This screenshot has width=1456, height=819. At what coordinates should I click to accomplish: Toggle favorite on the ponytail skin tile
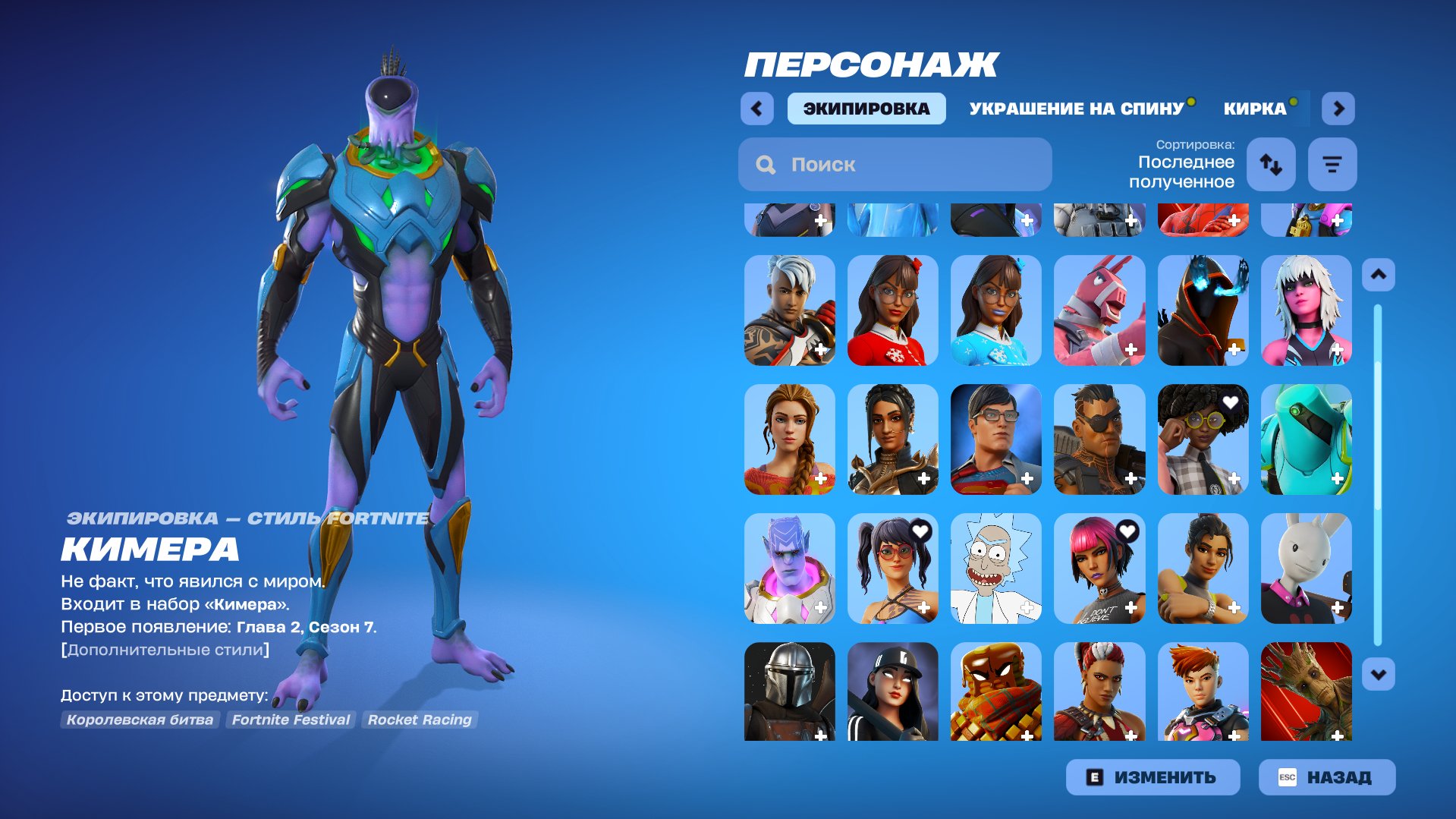(920, 532)
